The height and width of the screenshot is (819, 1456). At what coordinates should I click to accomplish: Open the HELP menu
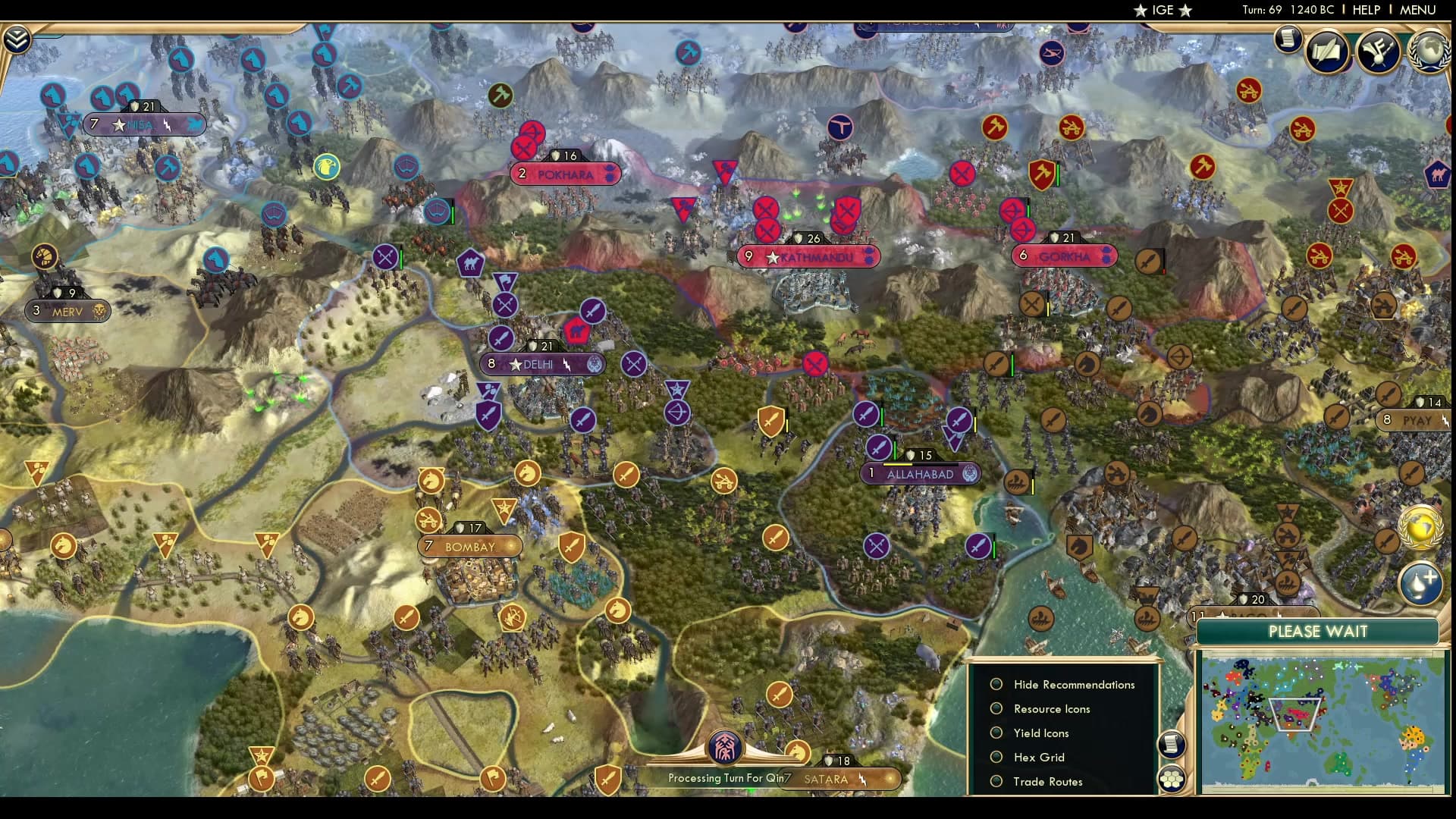tap(1365, 10)
